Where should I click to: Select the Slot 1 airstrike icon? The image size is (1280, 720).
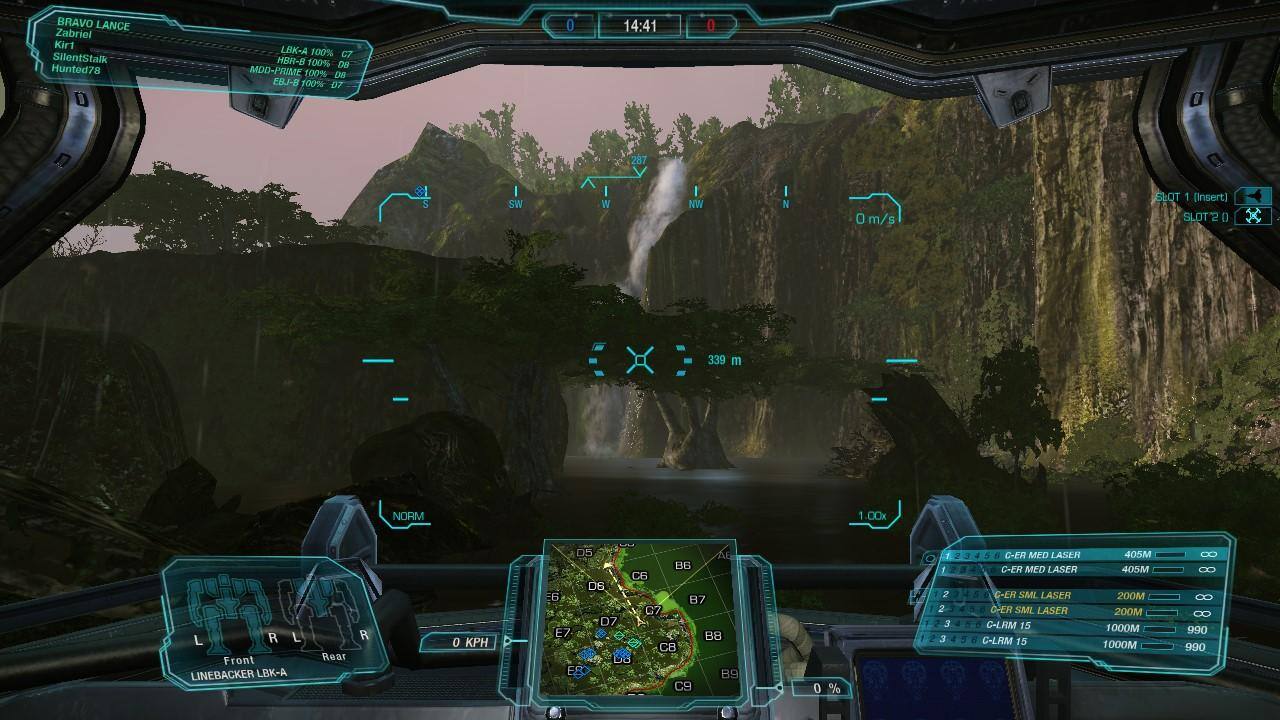[x=1254, y=196]
